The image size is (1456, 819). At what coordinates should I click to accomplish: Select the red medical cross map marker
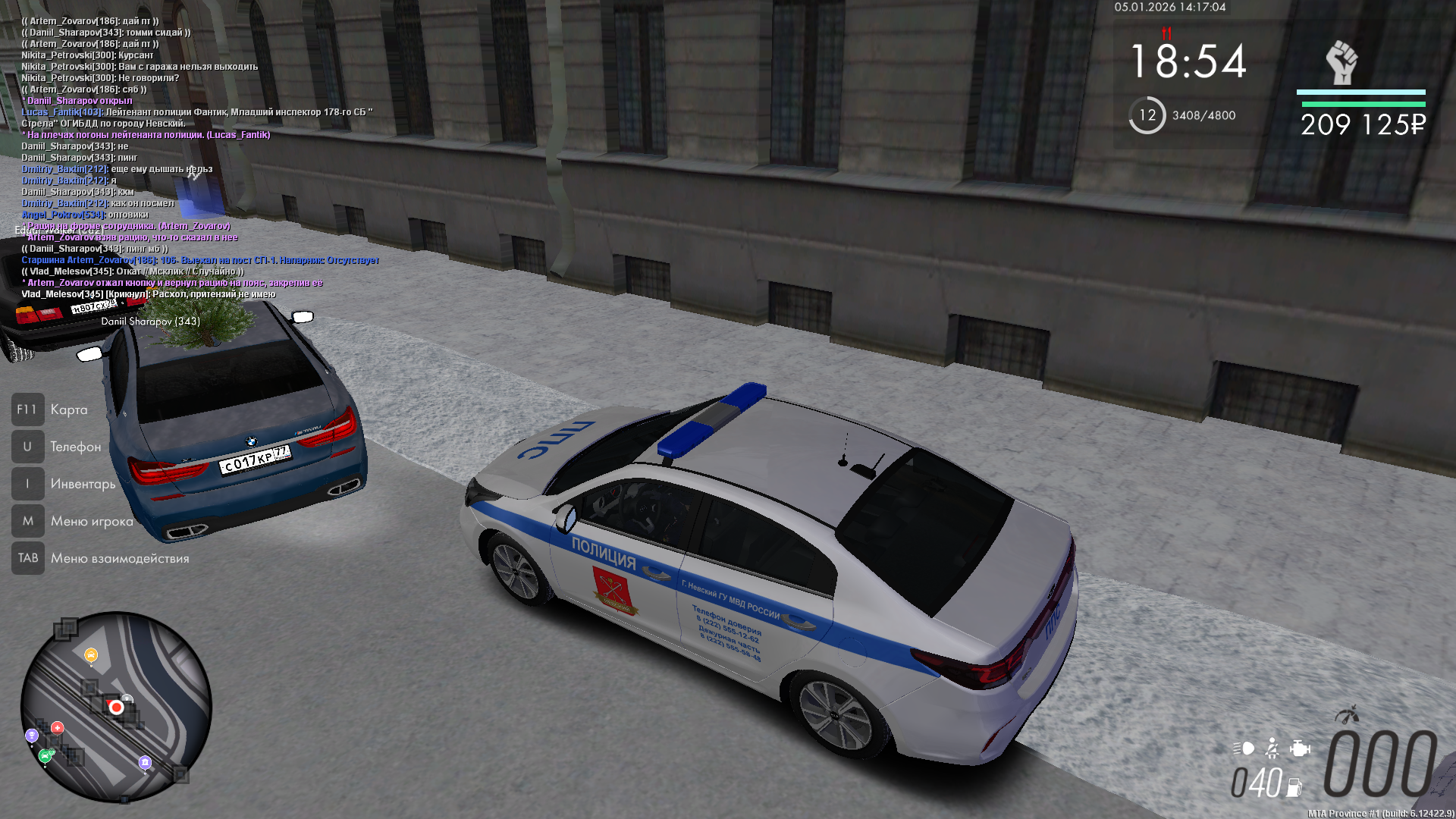(57, 728)
